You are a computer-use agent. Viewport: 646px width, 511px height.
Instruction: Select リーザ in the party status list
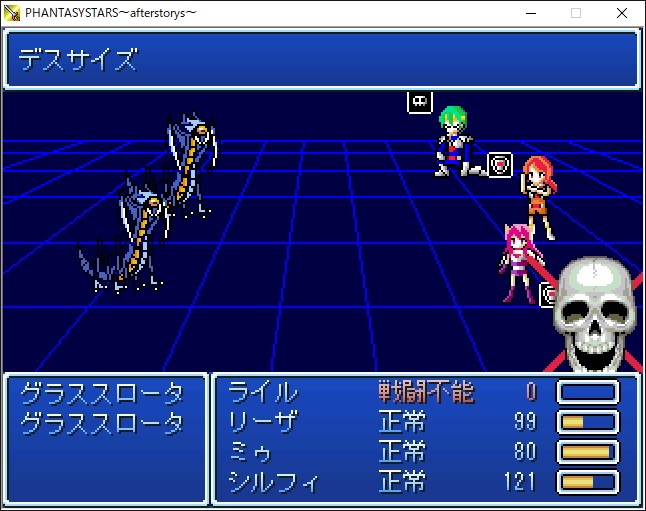(x=263, y=422)
